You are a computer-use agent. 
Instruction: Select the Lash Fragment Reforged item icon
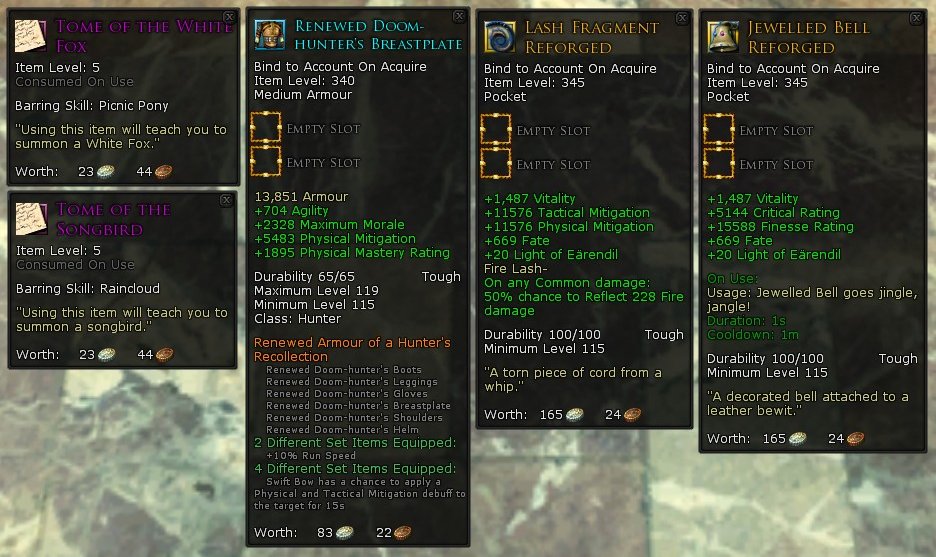(500, 37)
